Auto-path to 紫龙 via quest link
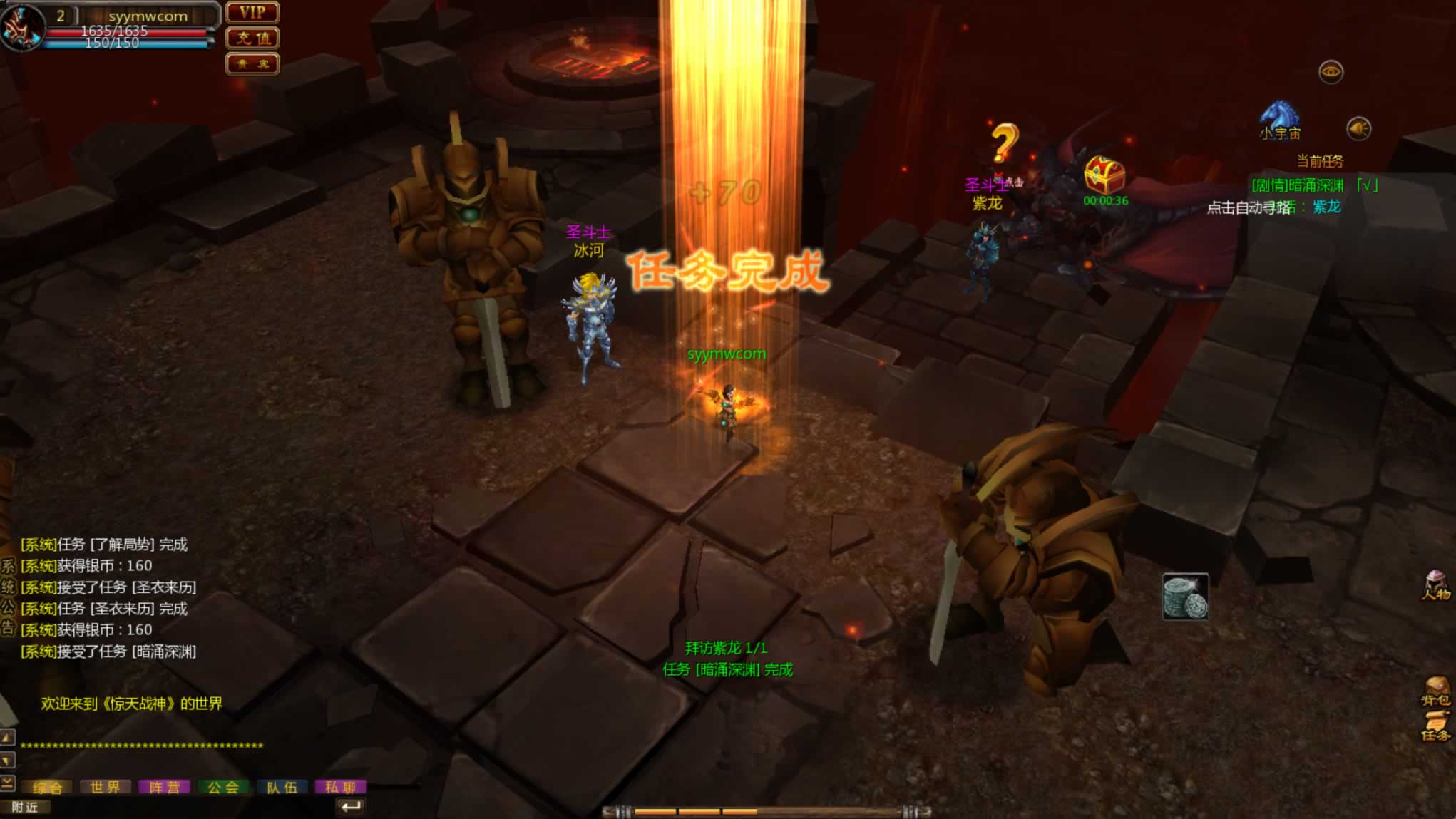 [x=1326, y=207]
